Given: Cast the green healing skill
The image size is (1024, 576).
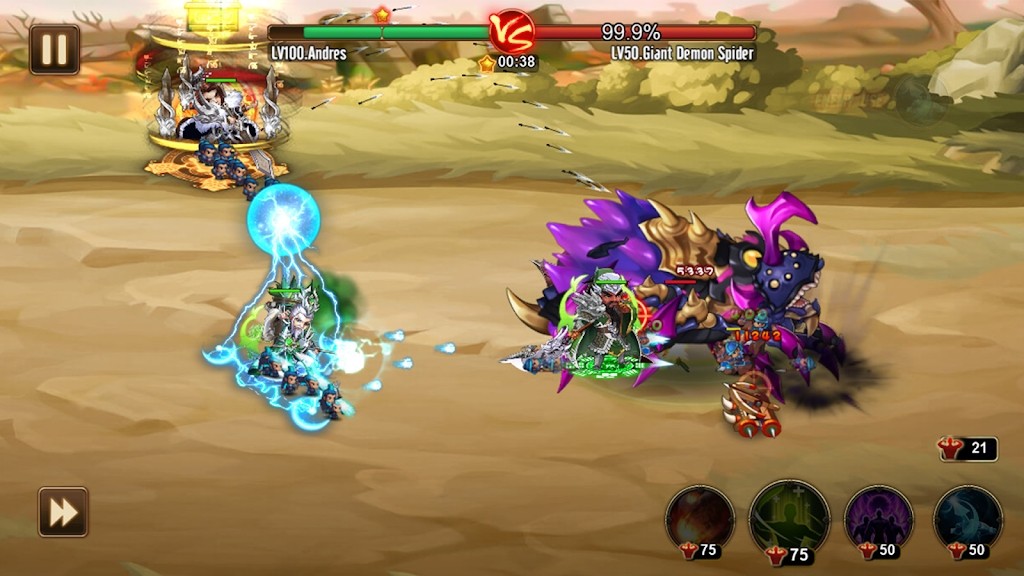Looking at the screenshot, I should click(x=789, y=515).
